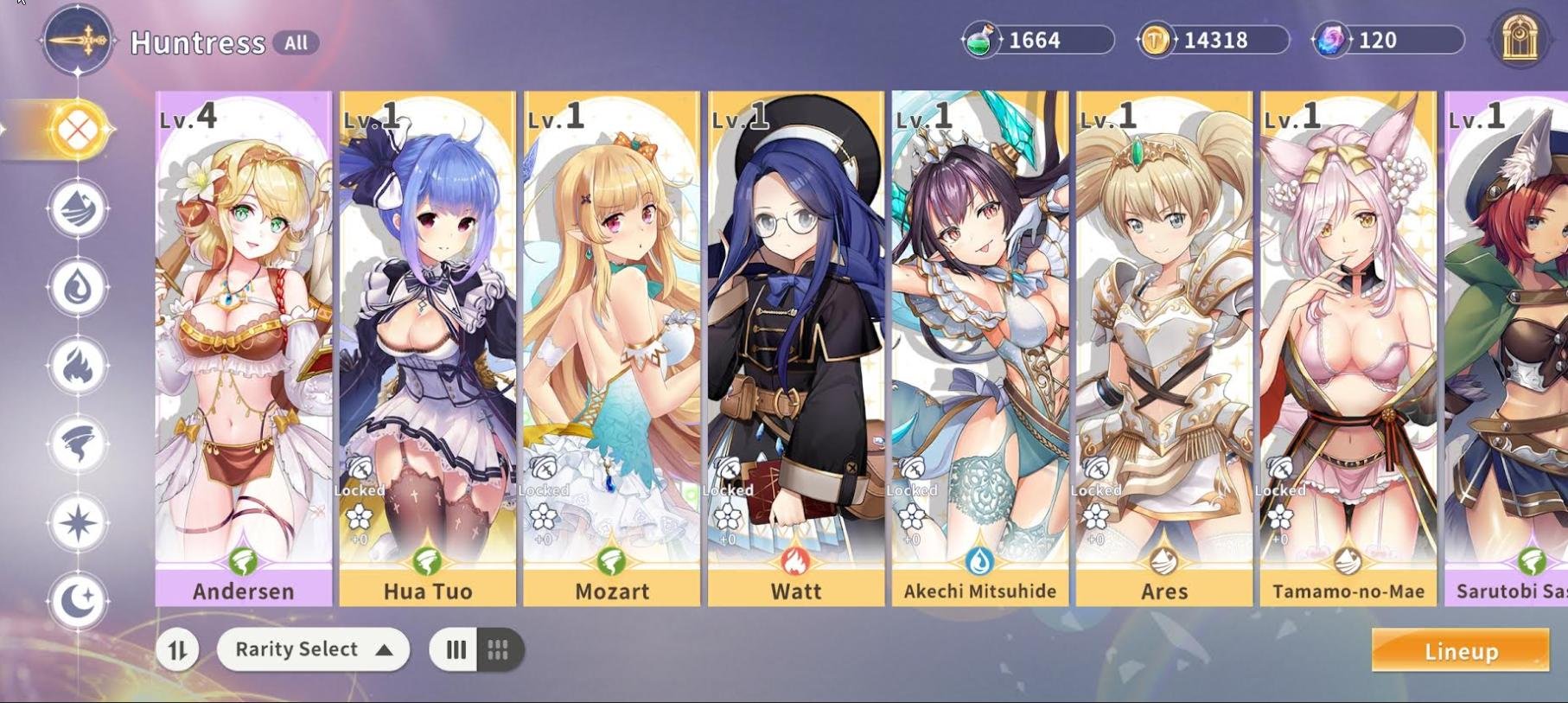
Task: Open the Mozart character card
Action: pyautogui.click(x=611, y=346)
